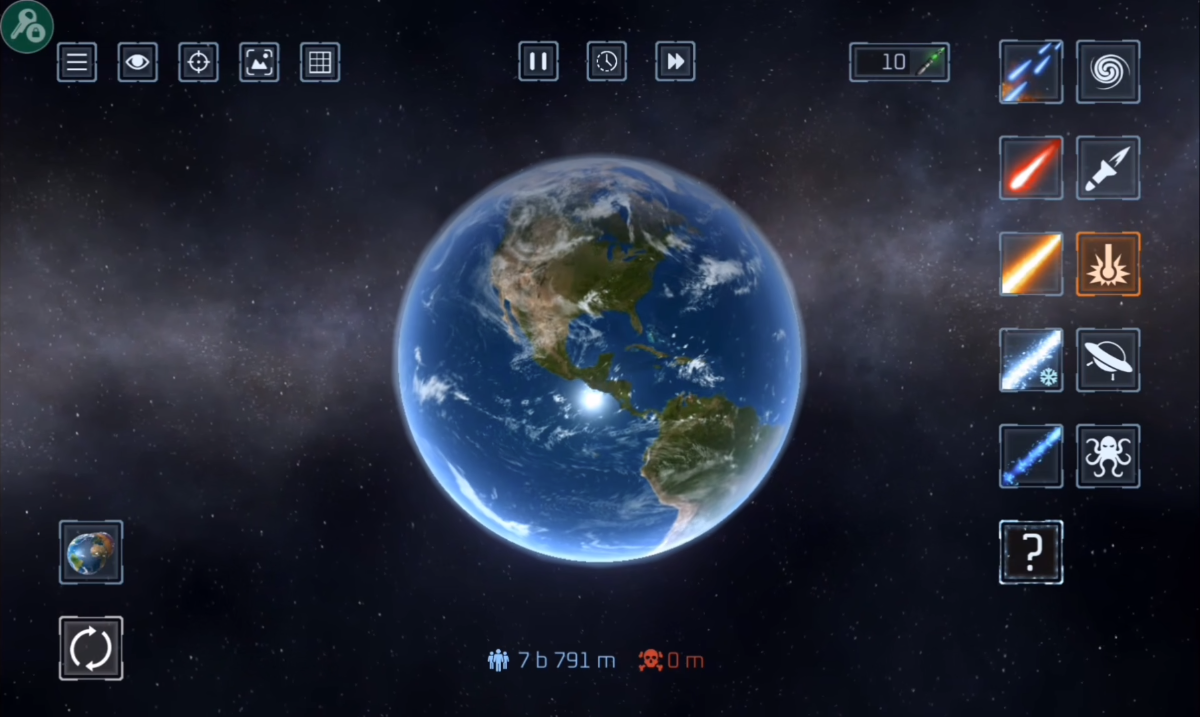Open the hamburger menu
Screen dimensions: 1200x717
(77, 62)
